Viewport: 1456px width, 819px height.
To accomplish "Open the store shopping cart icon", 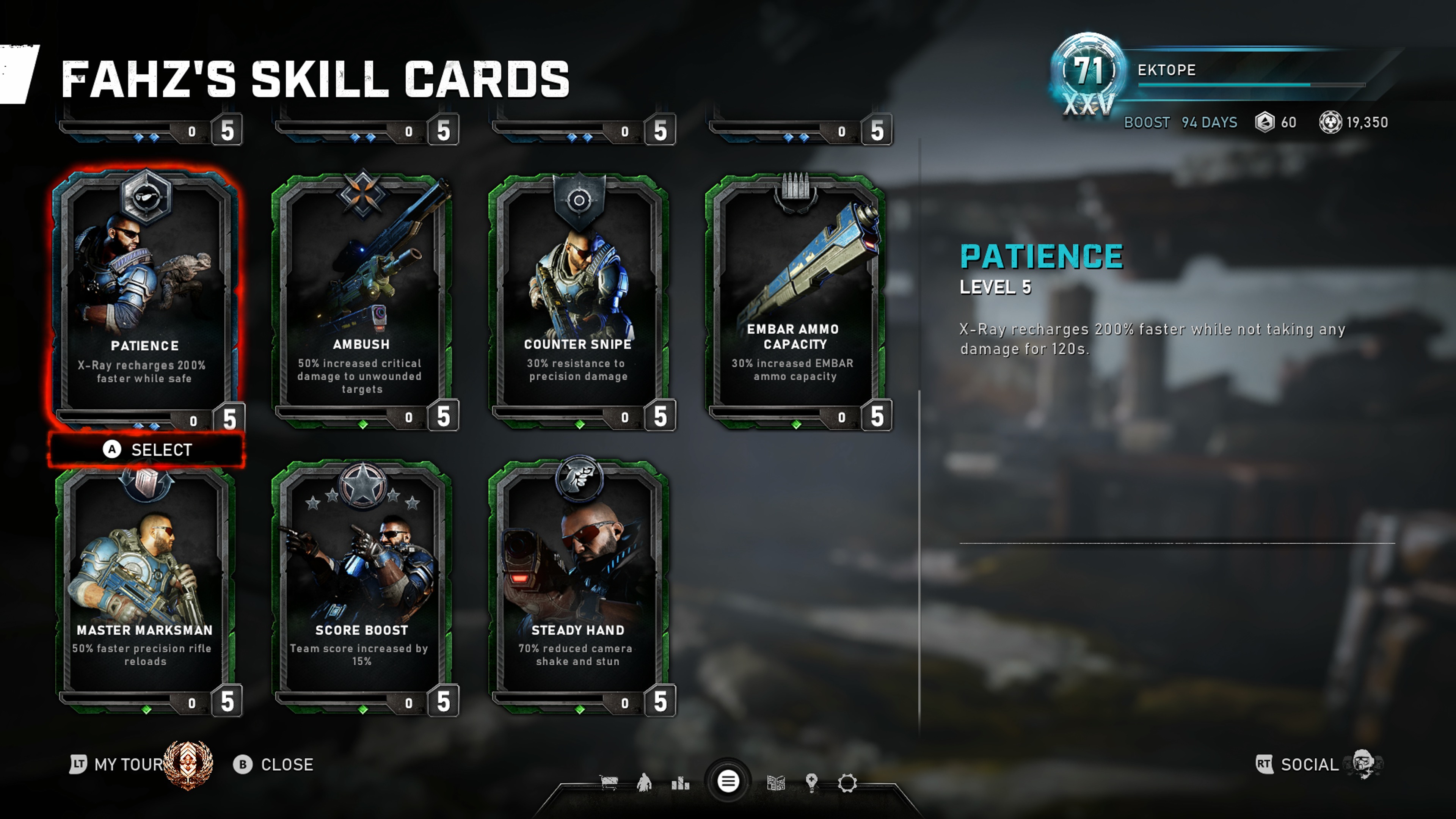I will tap(609, 783).
